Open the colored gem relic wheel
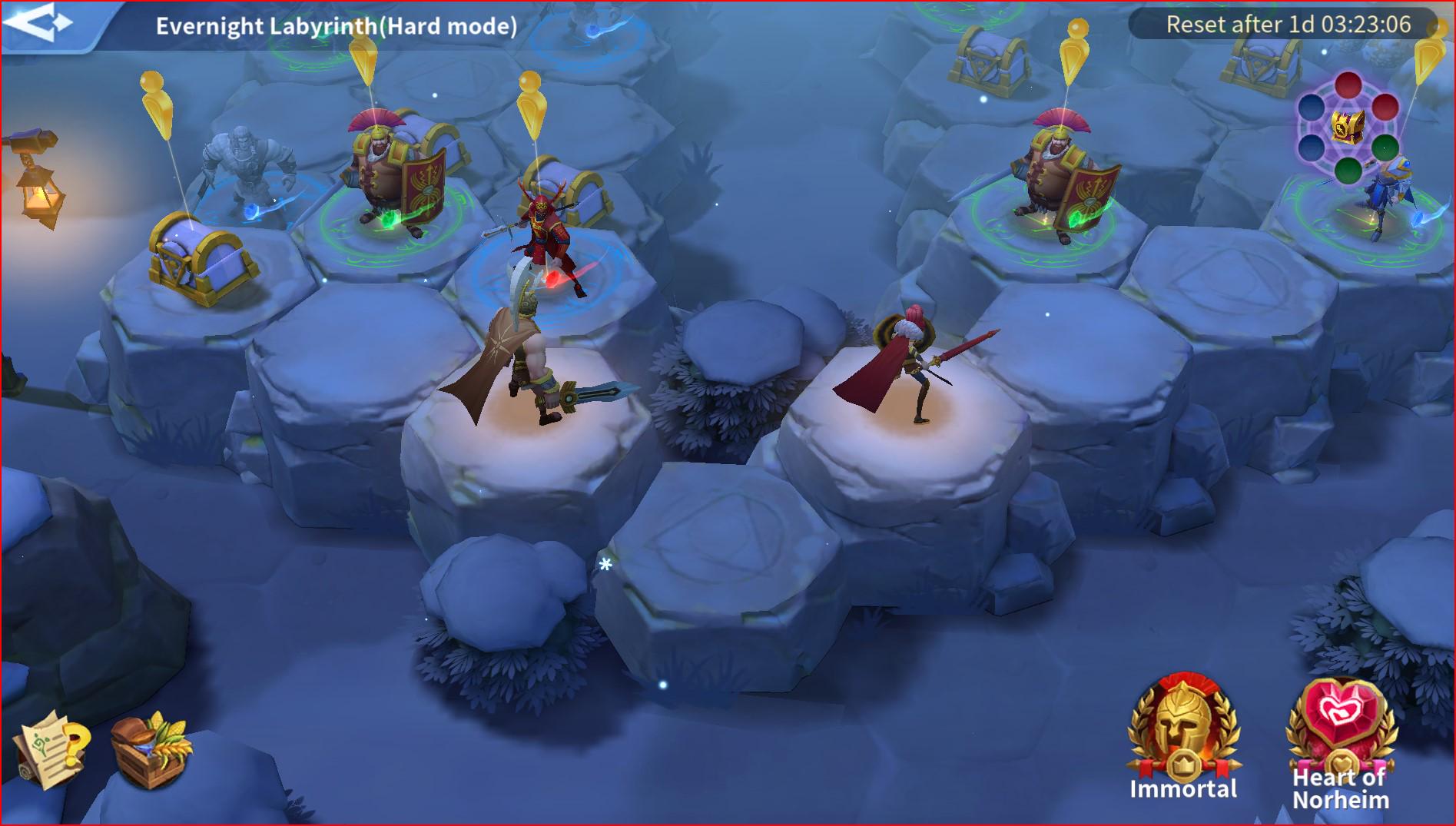Screen dimensions: 1456x826 tap(1348, 127)
